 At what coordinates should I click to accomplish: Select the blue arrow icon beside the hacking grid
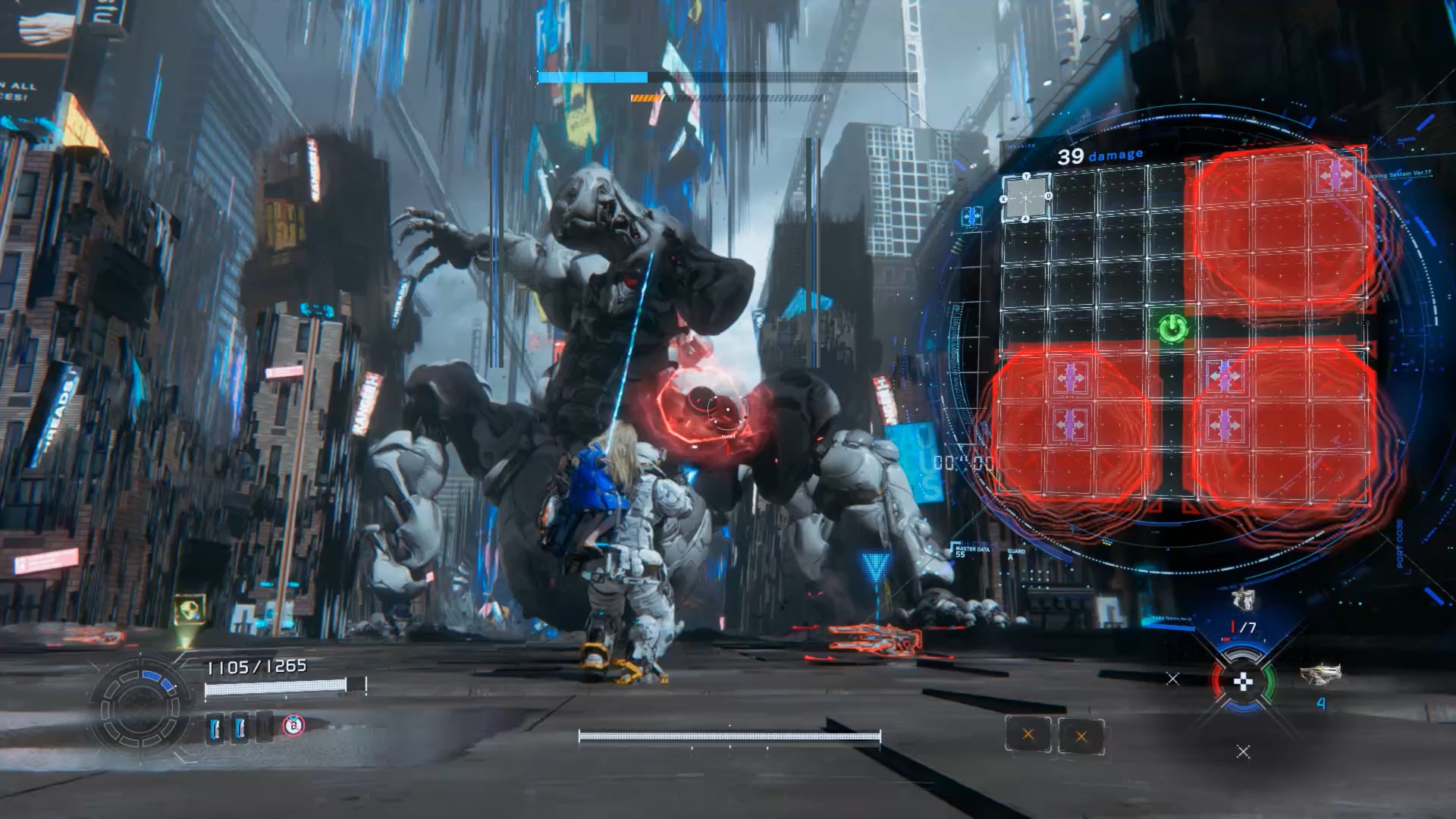971,217
